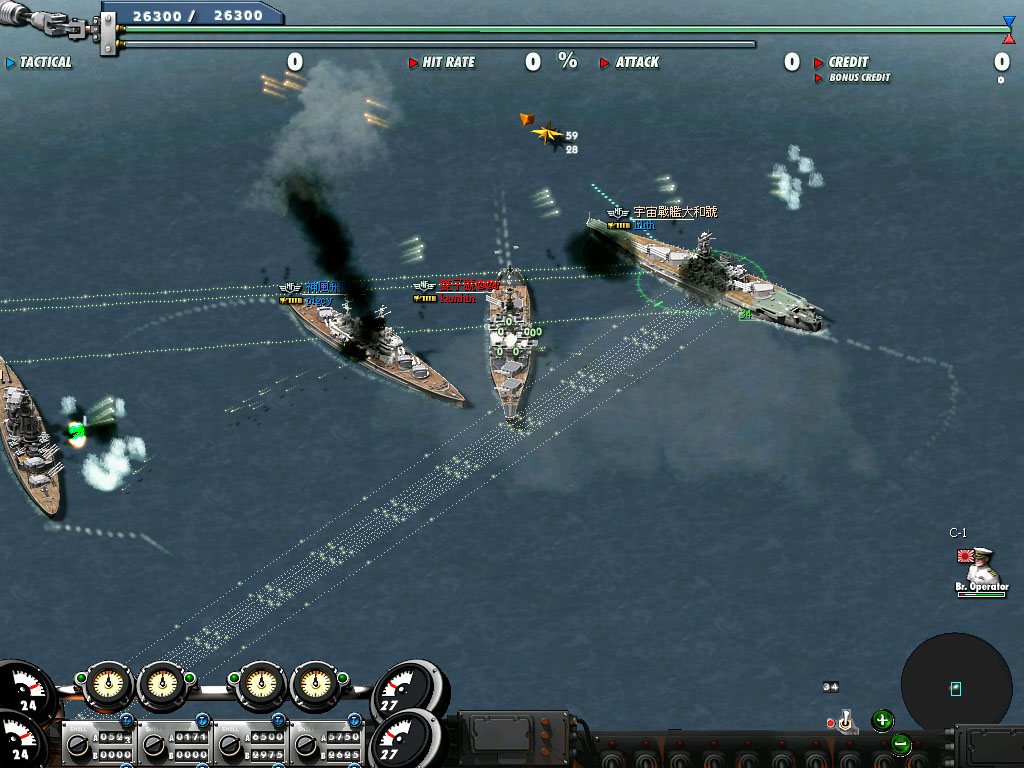The width and height of the screenshot is (1024, 768).
Task: Select the ATTACK stat label
Action: click(x=636, y=62)
